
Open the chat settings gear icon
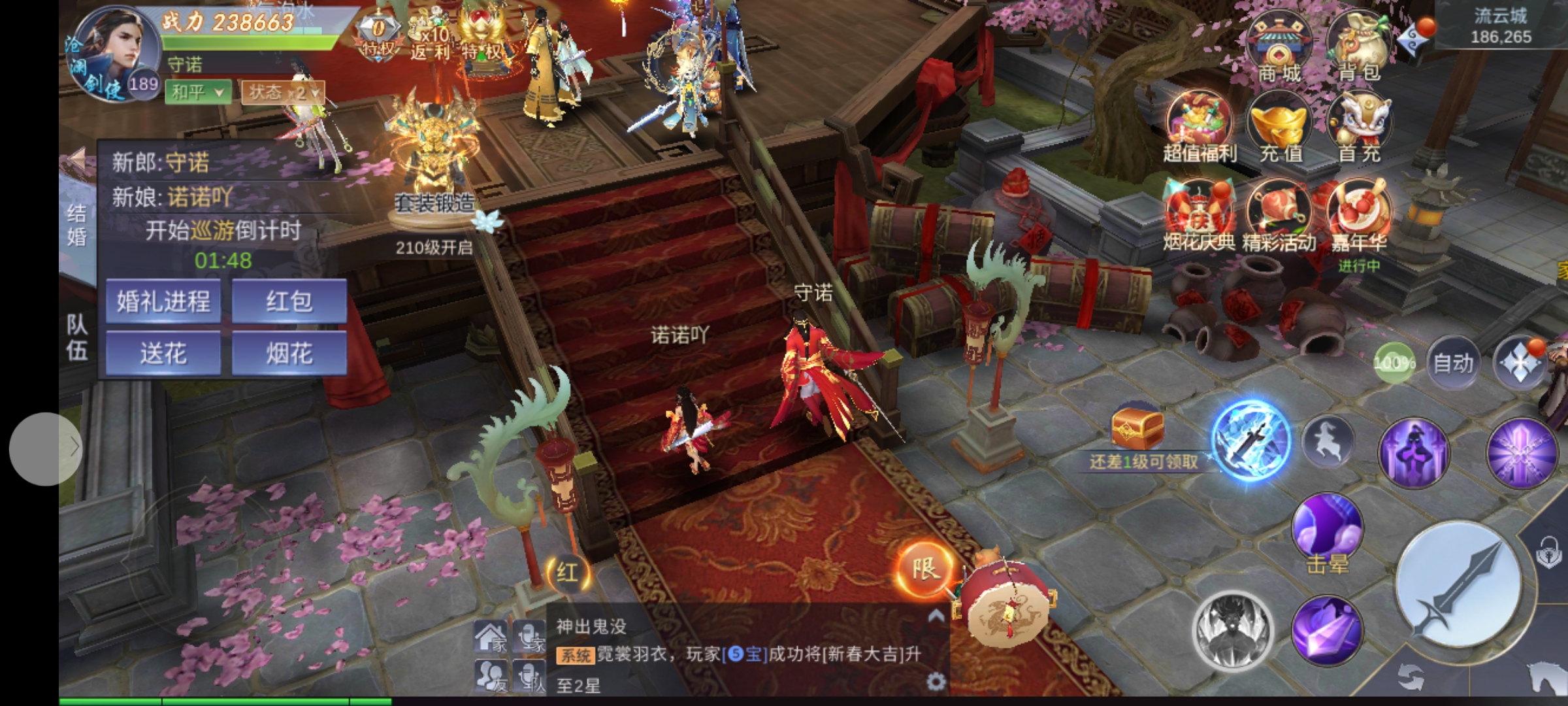pyautogui.click(x=936, y=682)
